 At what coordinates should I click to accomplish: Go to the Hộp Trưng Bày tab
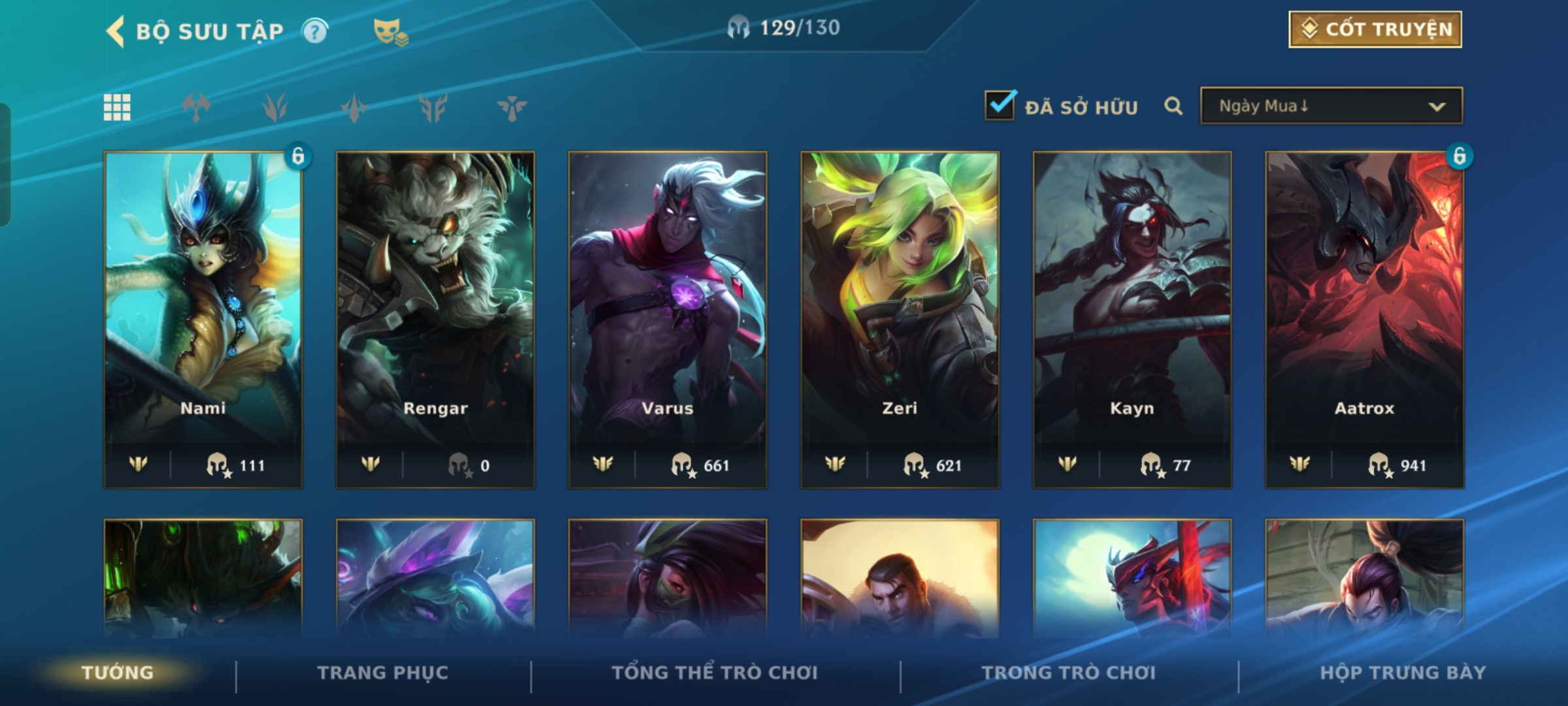[x=1403, y=672]
